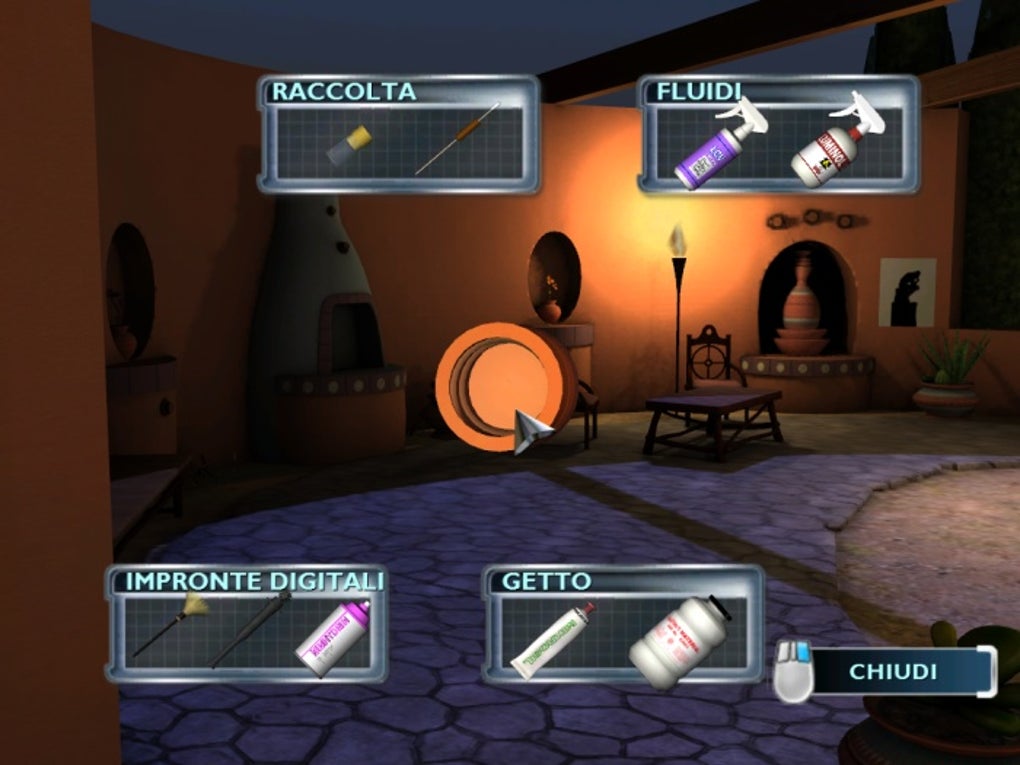Select the dark wand in Impronte Digitali
Screen dimensions: 1020x765
pos(250,628)
